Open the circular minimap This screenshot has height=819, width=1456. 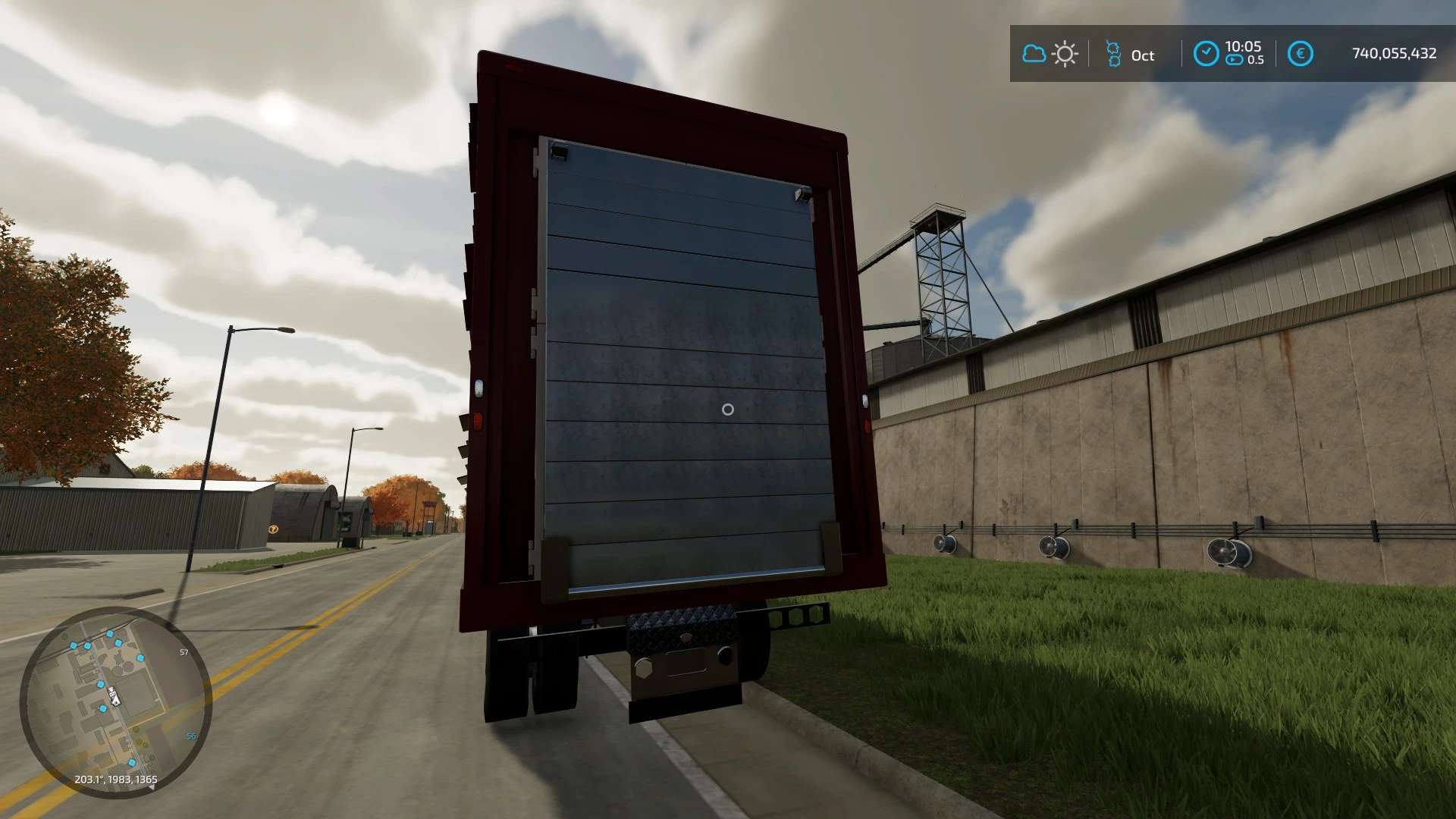tap(115, 701)
